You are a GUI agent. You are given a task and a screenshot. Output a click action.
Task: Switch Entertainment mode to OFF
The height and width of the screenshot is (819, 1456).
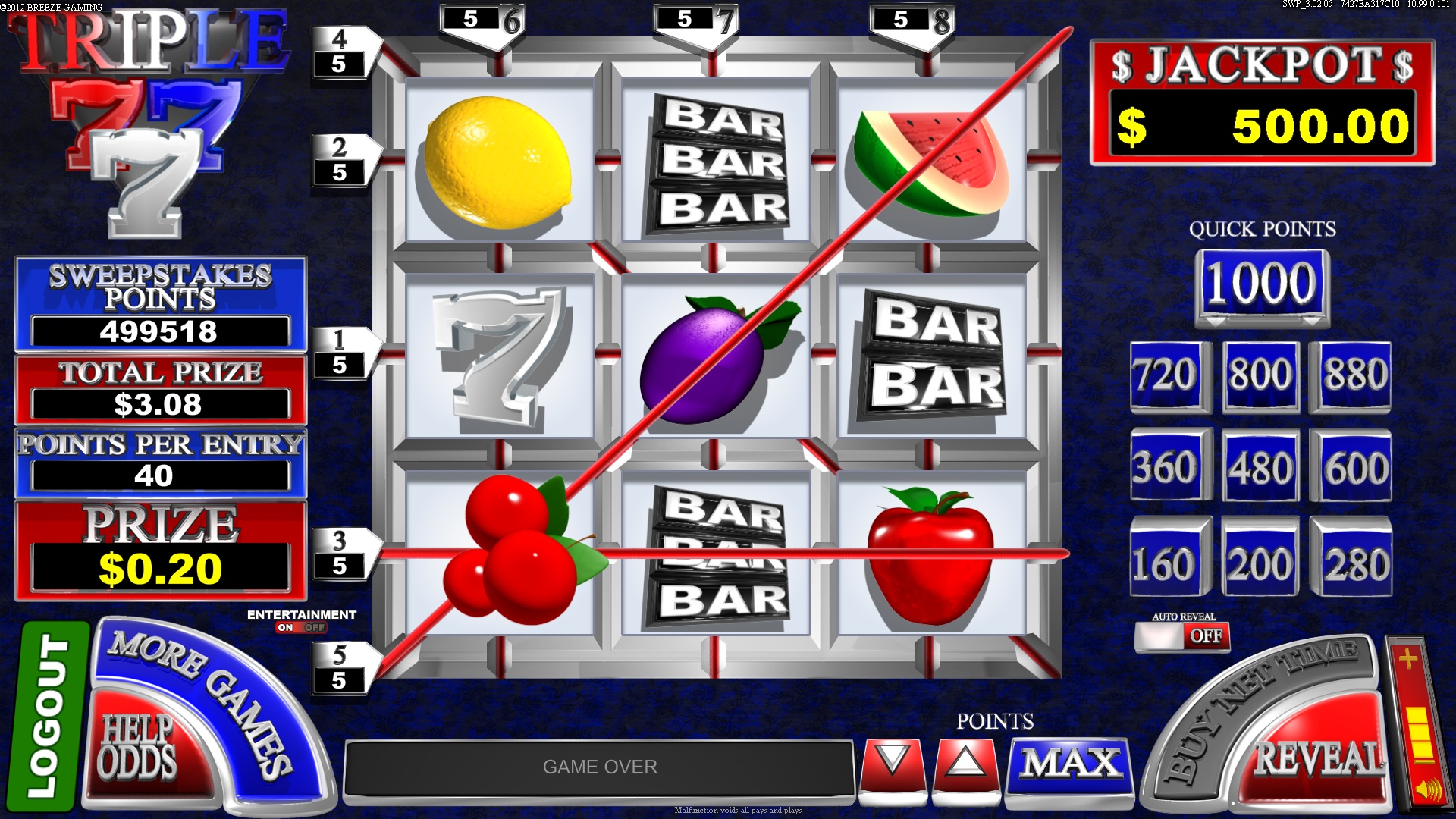315,627
